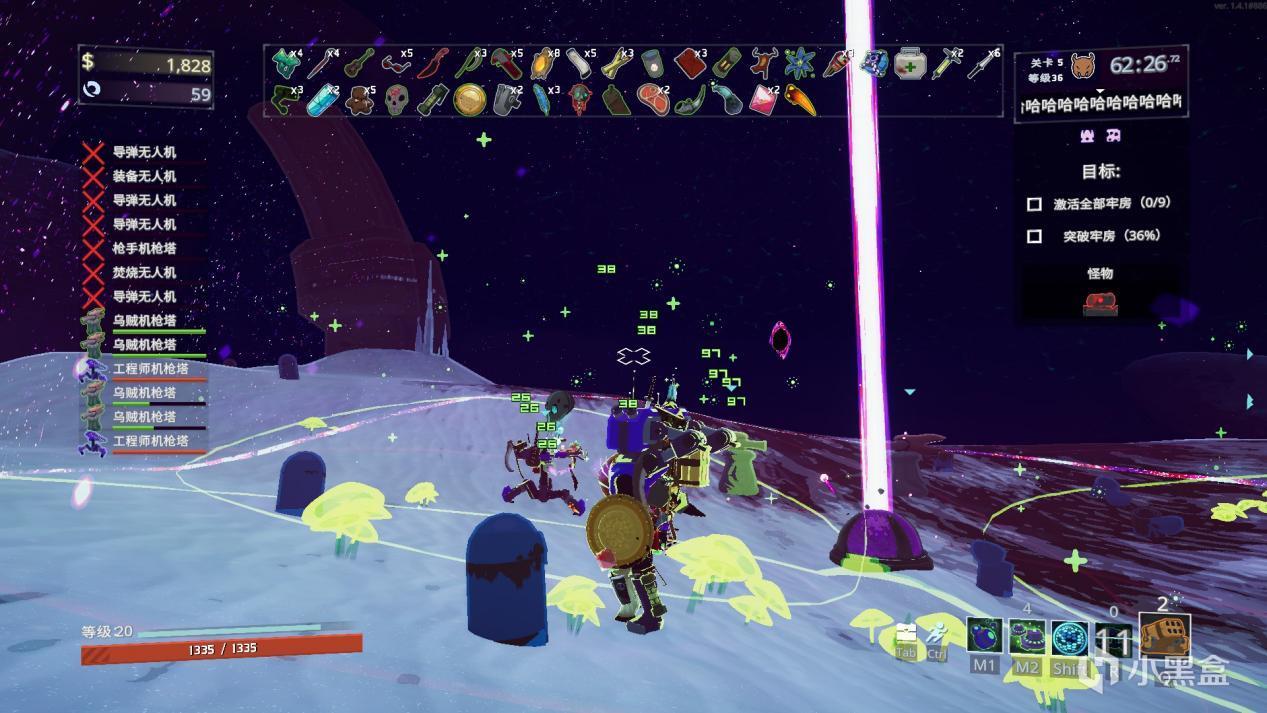Viewport: 1267px width, 713px height.
Task: Toggle the sprint icon above Ctrl
Action: pyautogui.click(x=937, y=634)
